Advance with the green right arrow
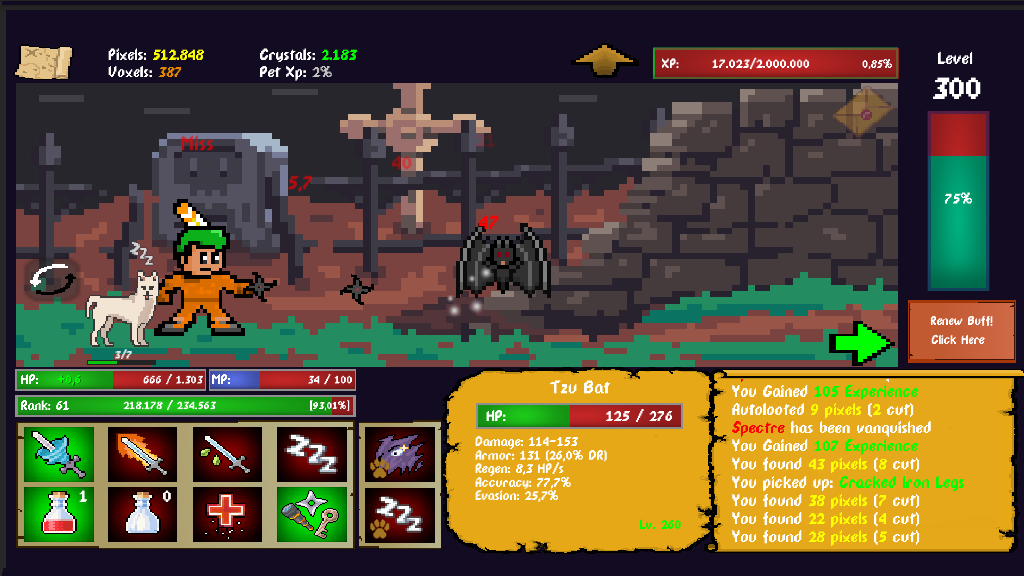The image size is (1024, 576). [x=861, y=342]
